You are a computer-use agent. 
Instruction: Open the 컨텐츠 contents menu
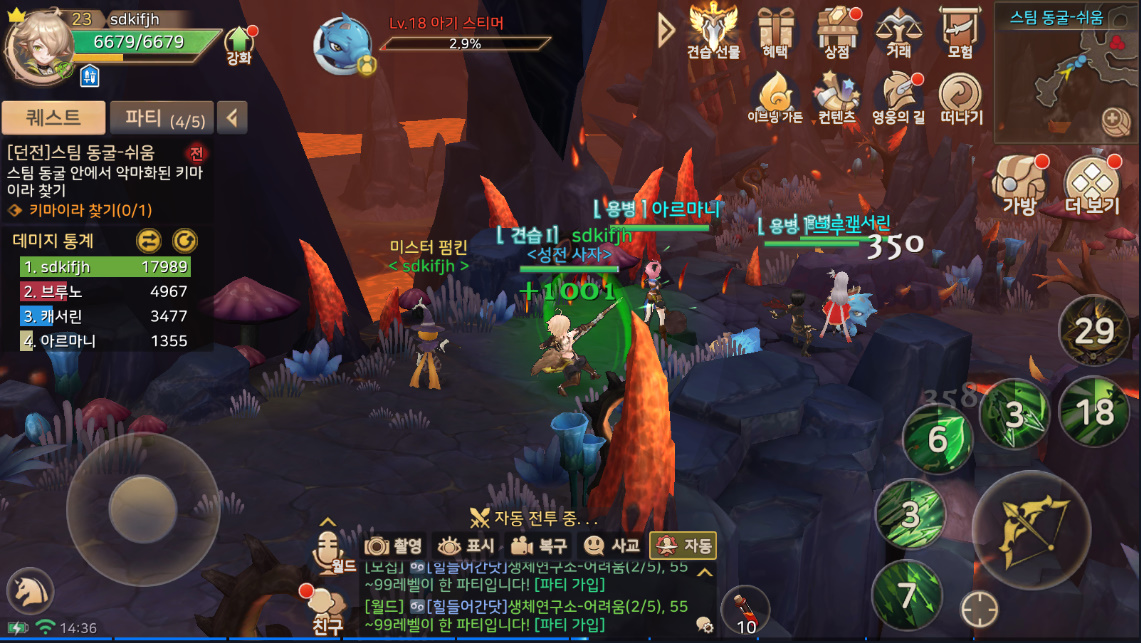(836, 98)
